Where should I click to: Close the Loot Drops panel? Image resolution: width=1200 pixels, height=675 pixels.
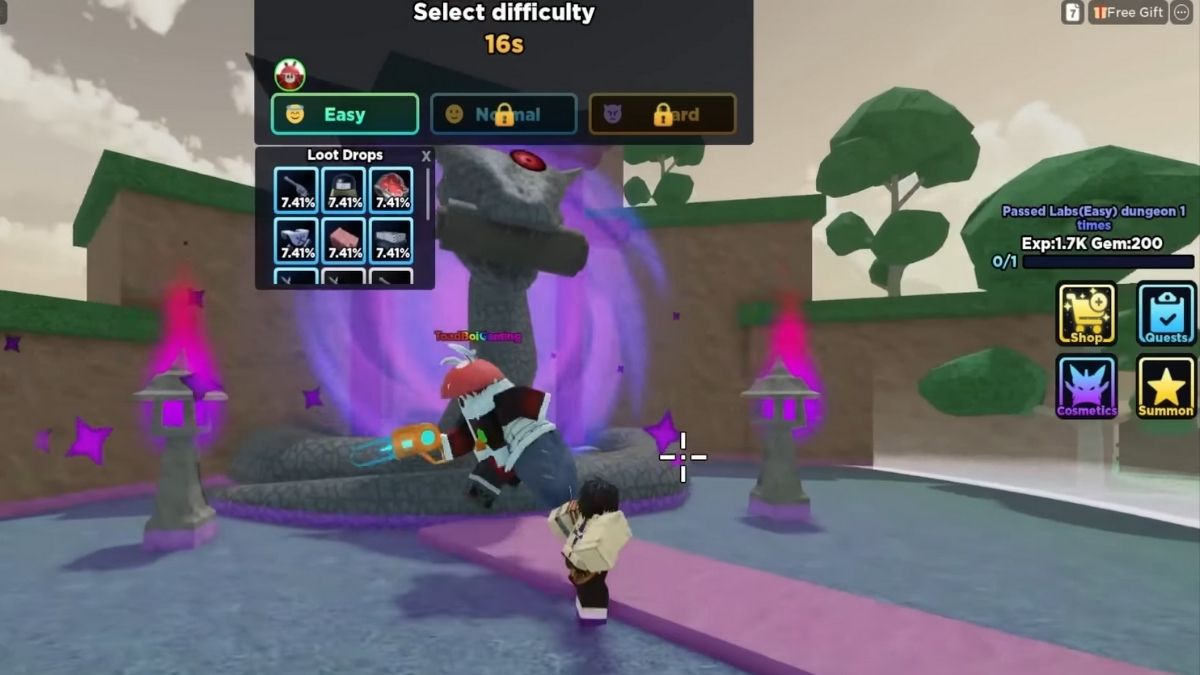coord(426,156)
